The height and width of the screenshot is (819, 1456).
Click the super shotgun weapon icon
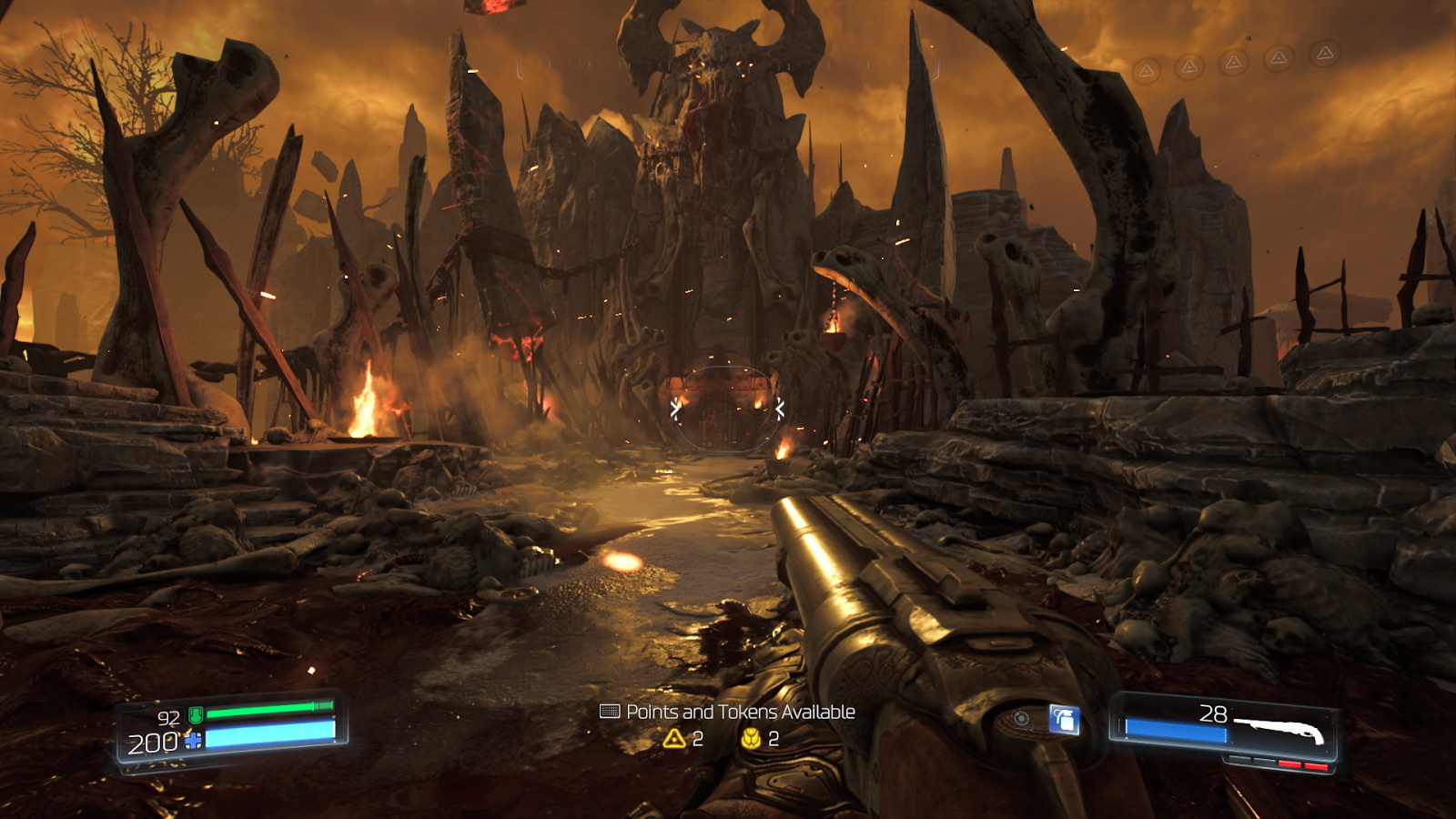click(1279, 729)
